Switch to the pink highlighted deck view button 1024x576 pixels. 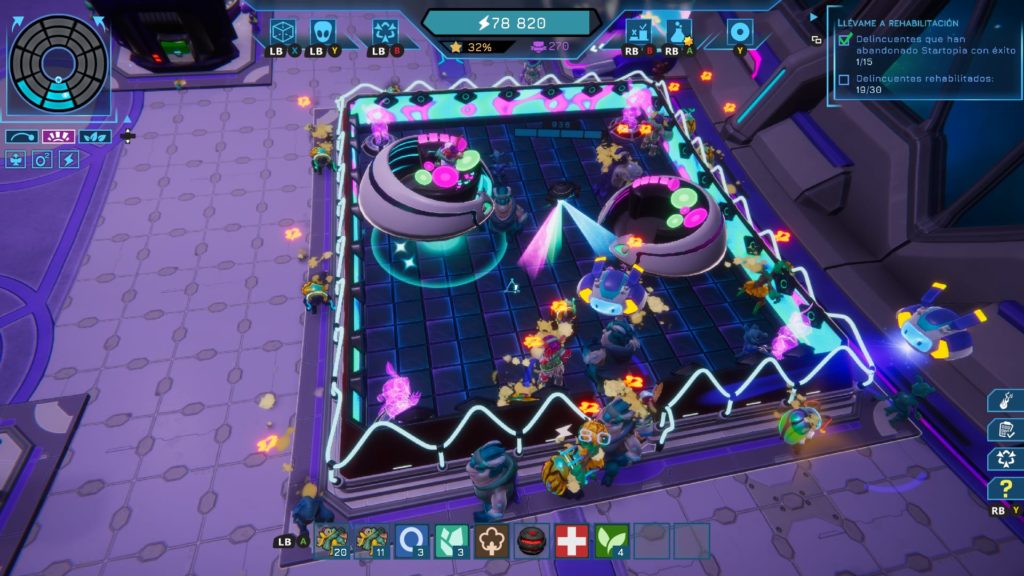tap(59, 136)
